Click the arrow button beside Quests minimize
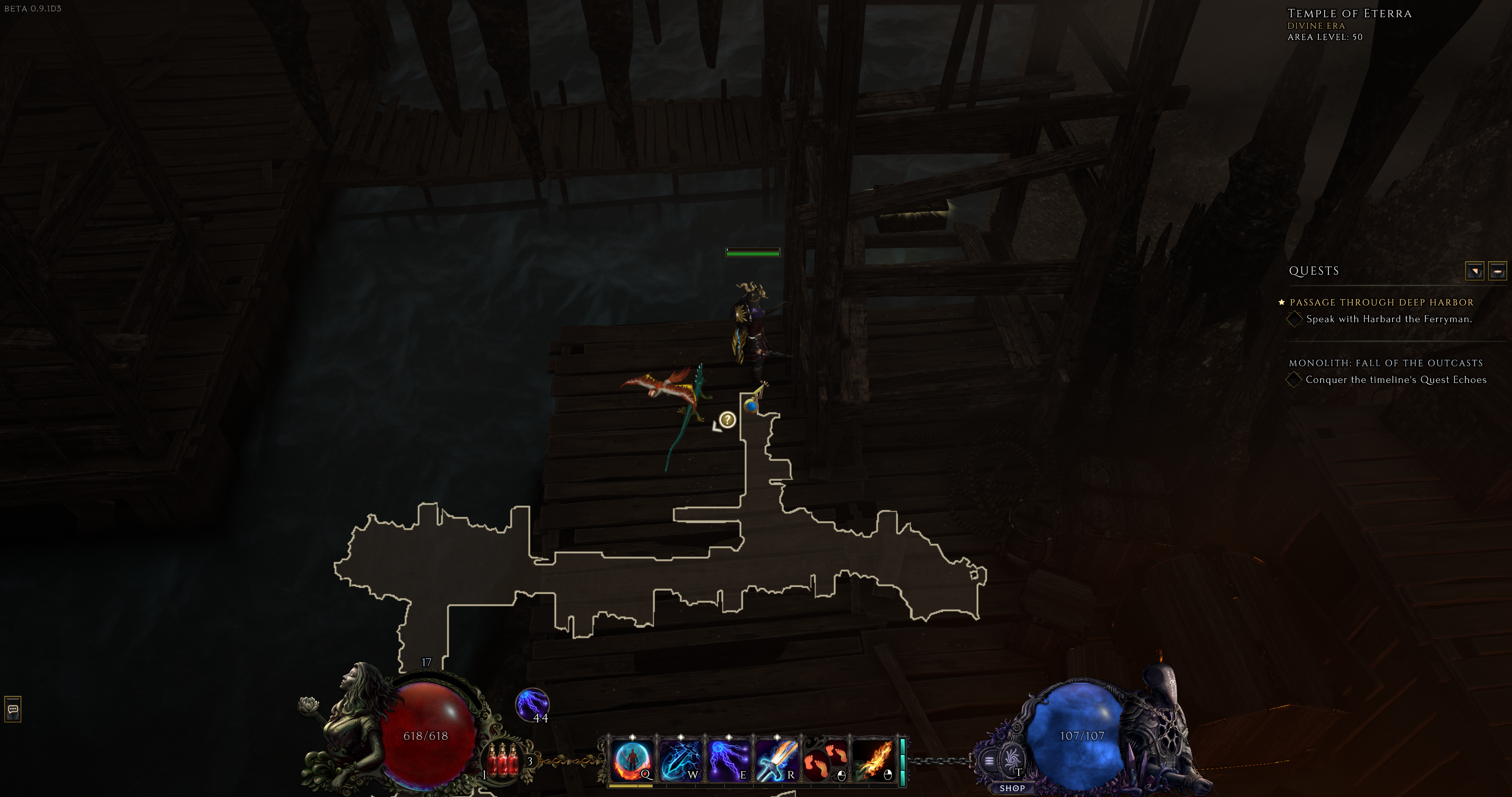 click(1474, 271)
